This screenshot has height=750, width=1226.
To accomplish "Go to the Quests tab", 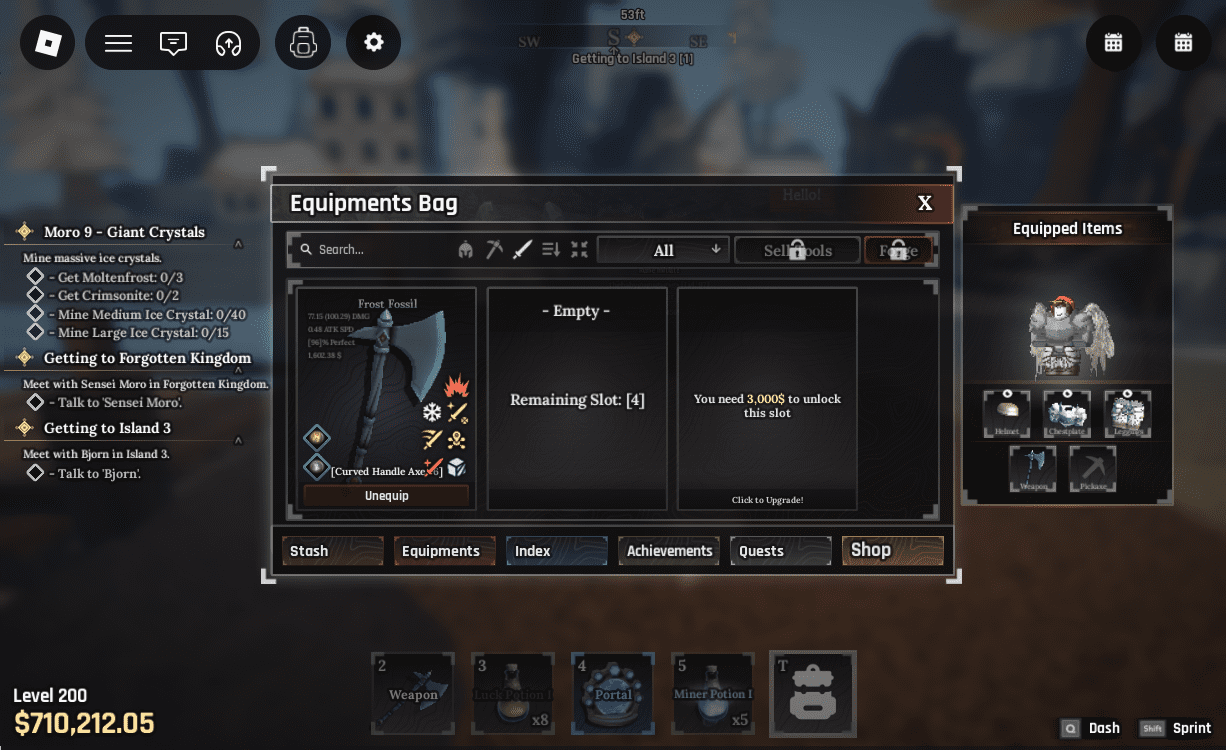I will coord(780,551).
